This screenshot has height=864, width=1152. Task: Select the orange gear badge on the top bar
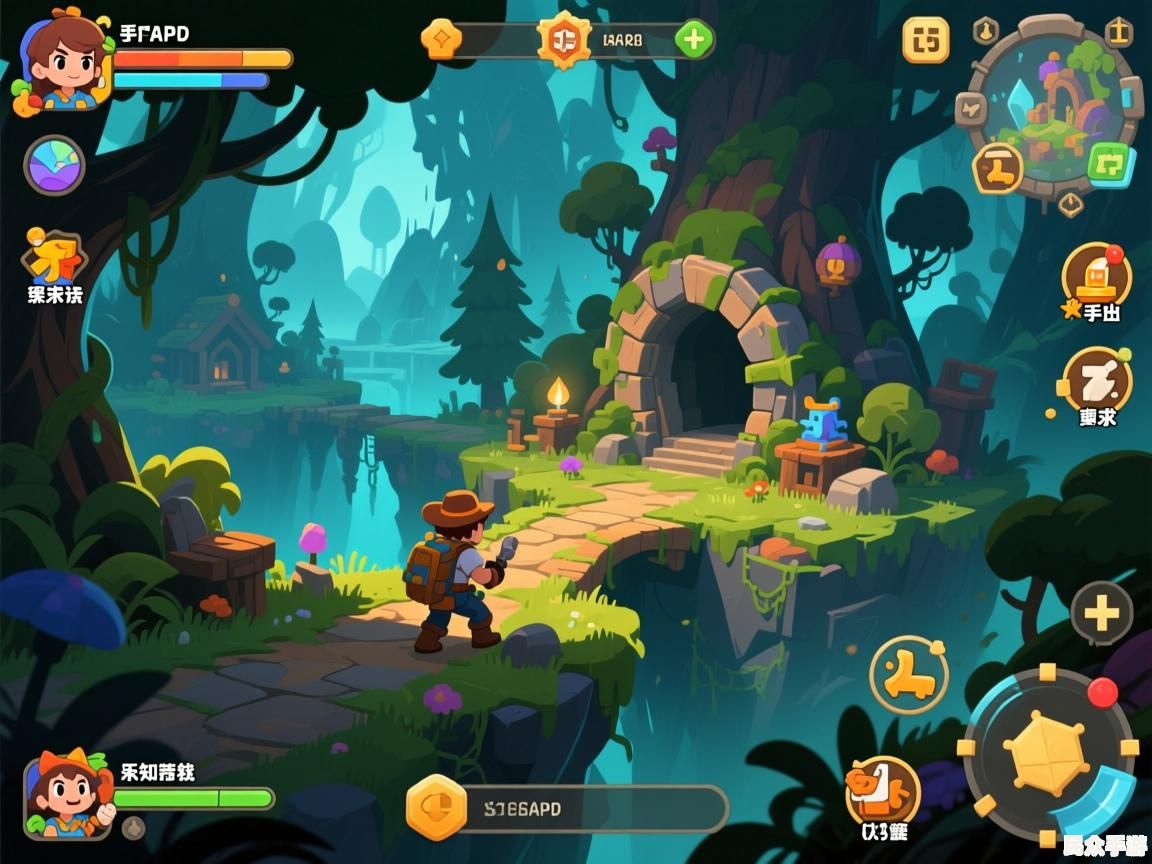[x=564, y=40]
